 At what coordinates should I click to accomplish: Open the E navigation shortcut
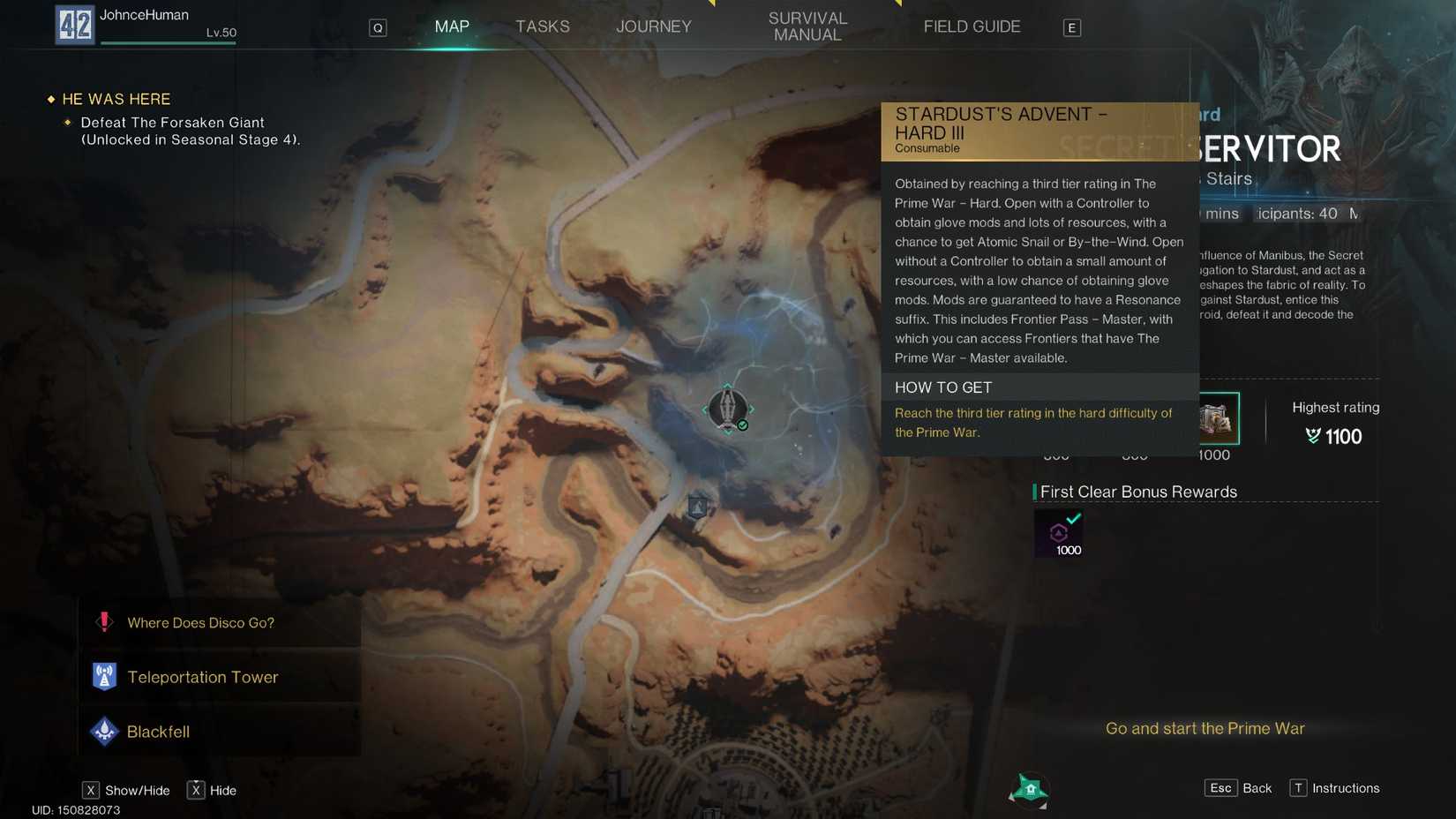1071,26
